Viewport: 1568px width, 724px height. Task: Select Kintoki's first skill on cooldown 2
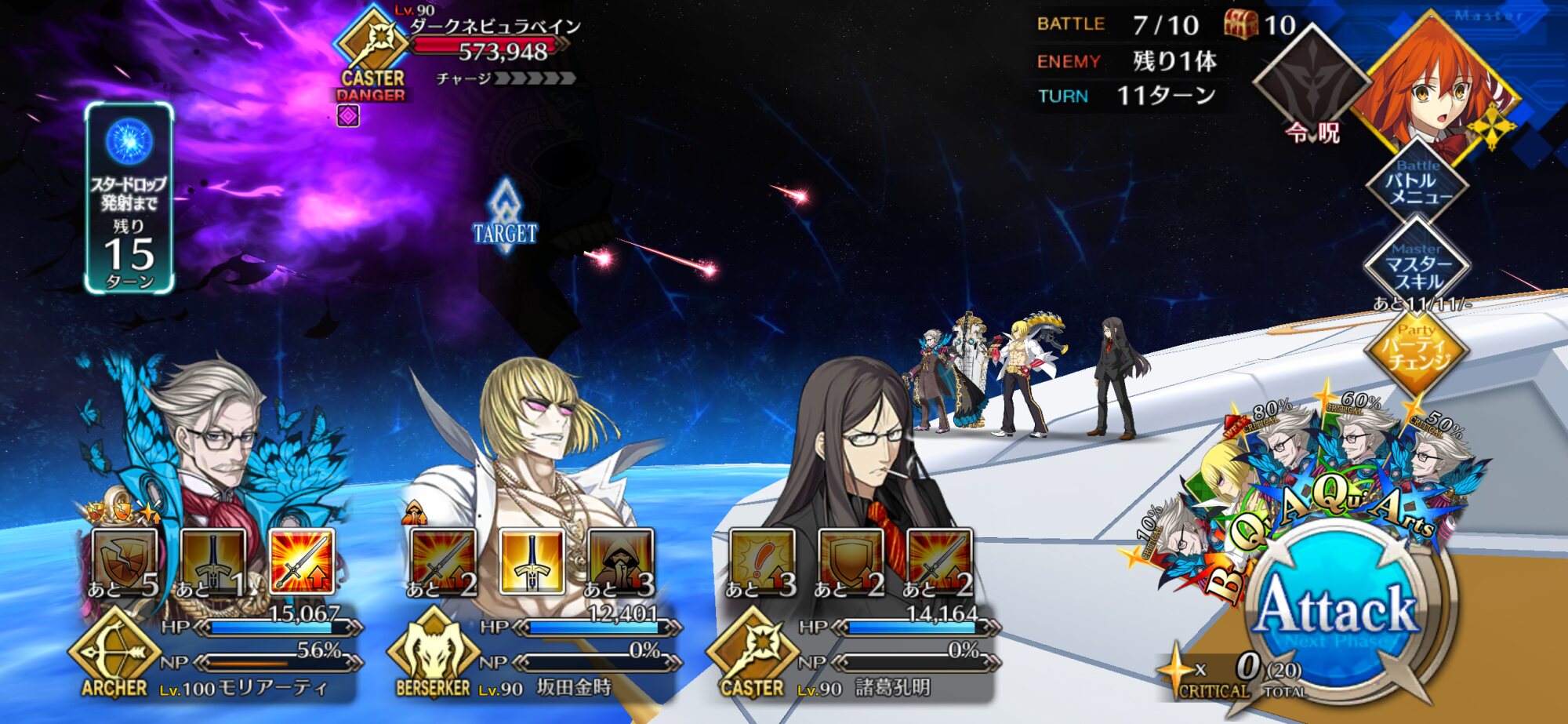click(443, 561)
